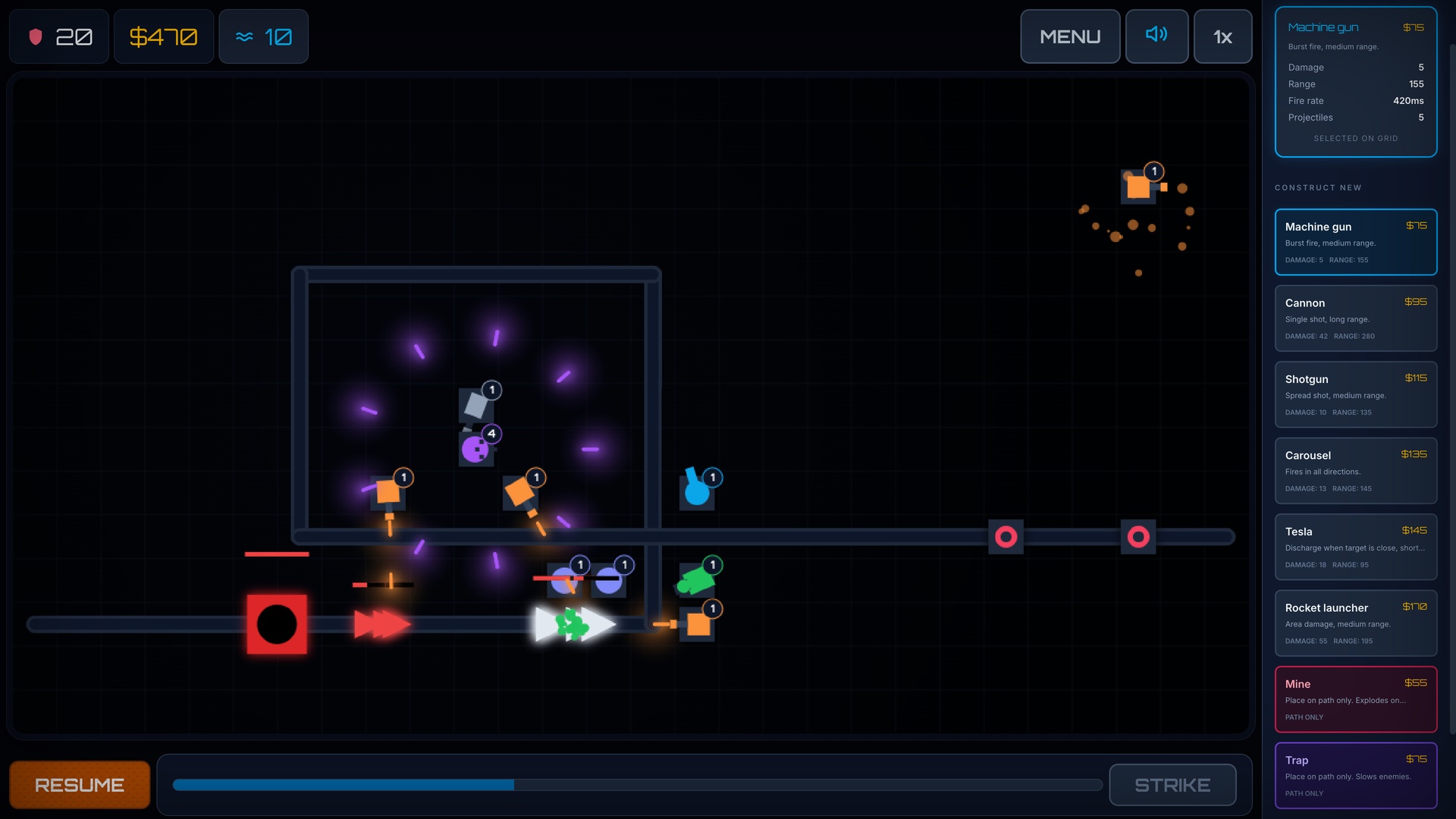Toggle the 1x game speed setting
This screenshot has width=1456, height=819.
(1222, 36)
